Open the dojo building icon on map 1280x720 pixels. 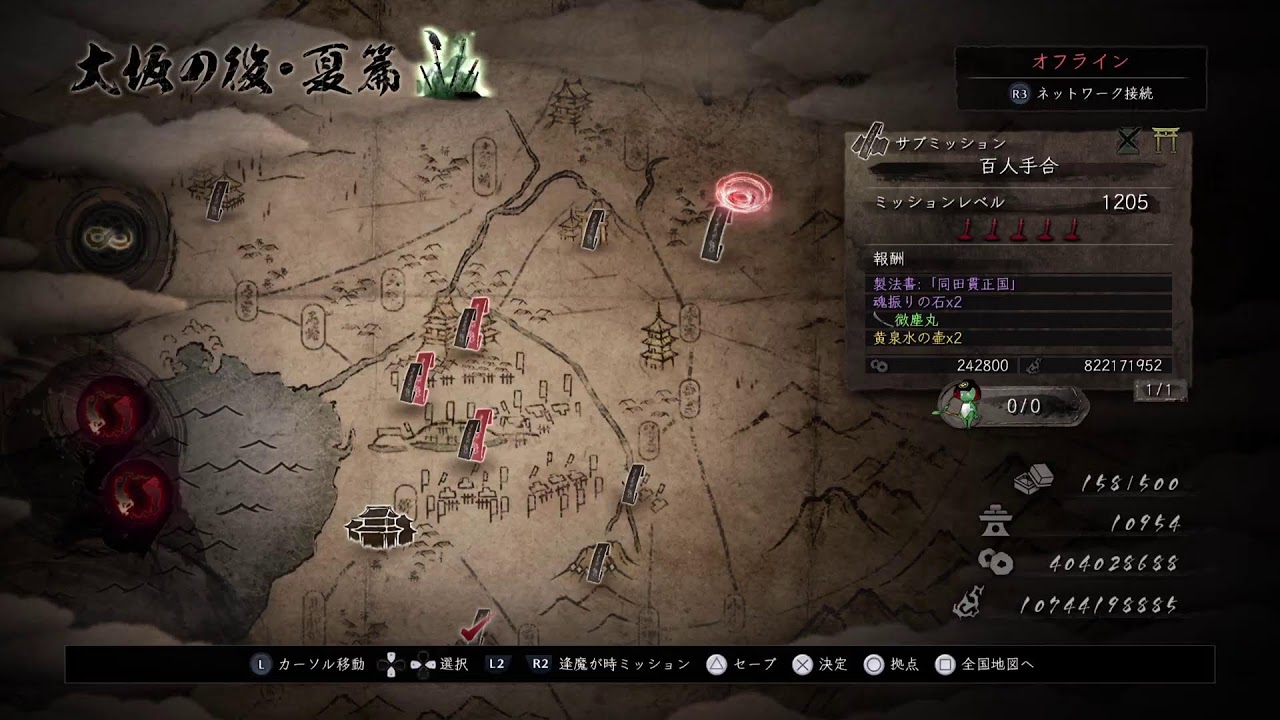coord(380,525)
